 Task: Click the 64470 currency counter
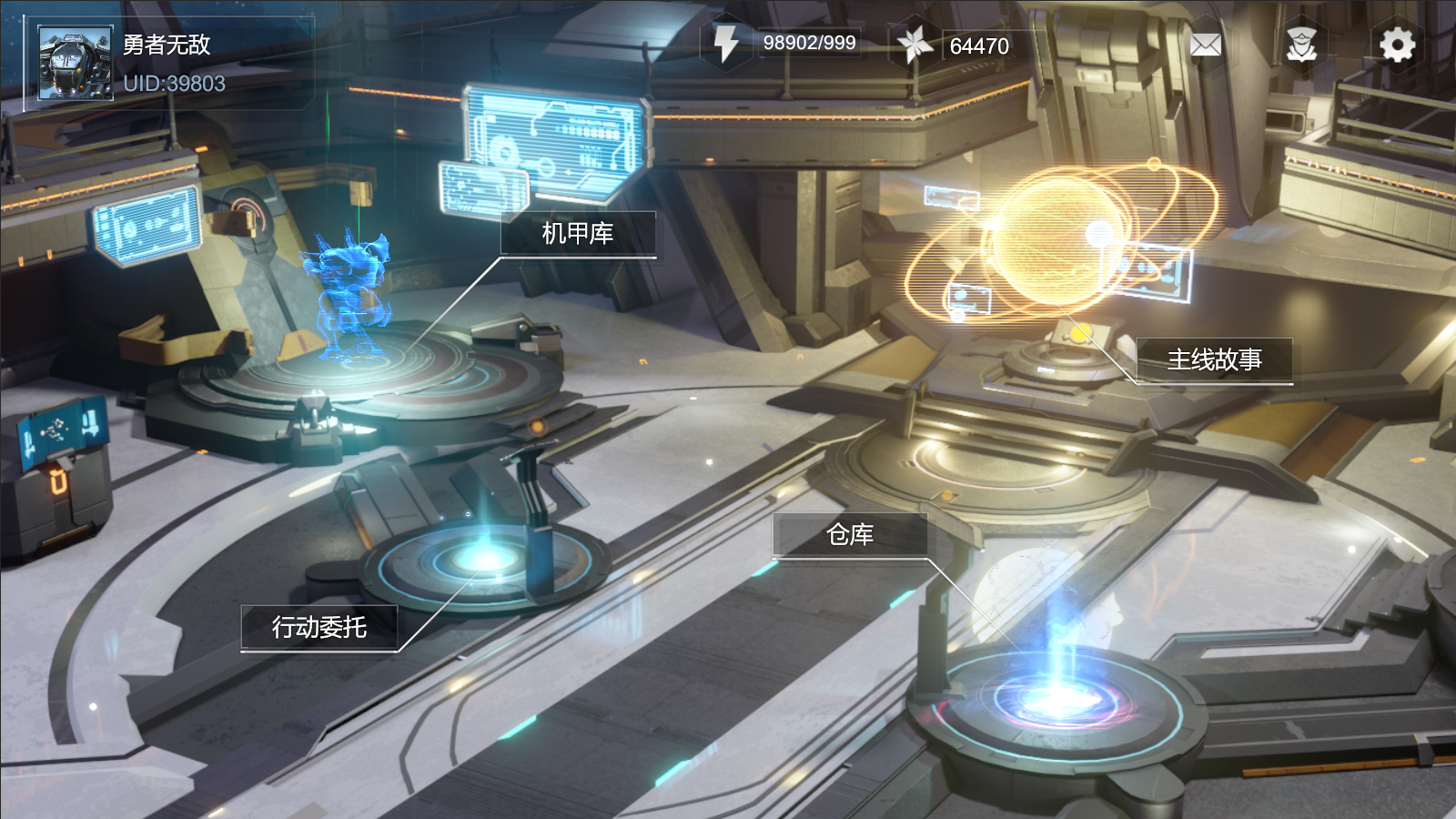(x=977, y=42)
